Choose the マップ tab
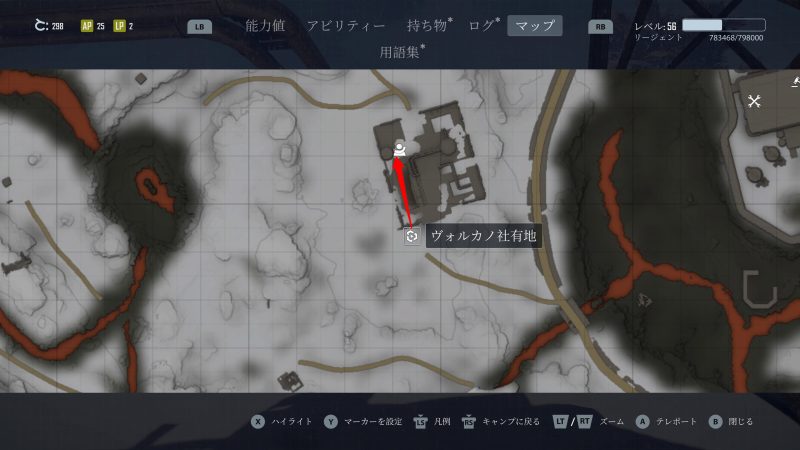The width and height of the screenshot is (800, 450). coord(535,26)
